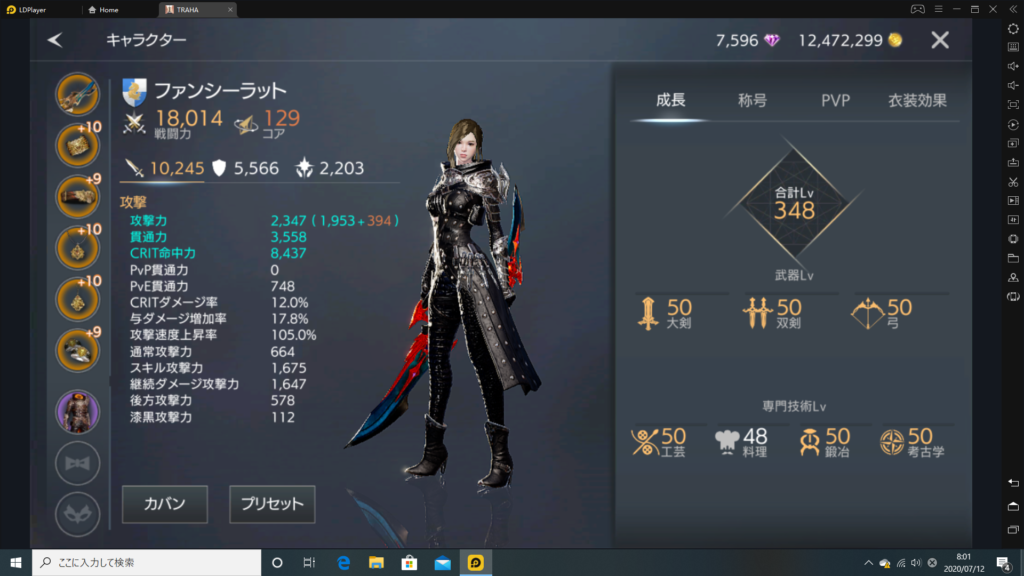Select the 双剣 dual blades weapon level
1024x576 pixels.
pyautogui.click(x=773, y=314)
